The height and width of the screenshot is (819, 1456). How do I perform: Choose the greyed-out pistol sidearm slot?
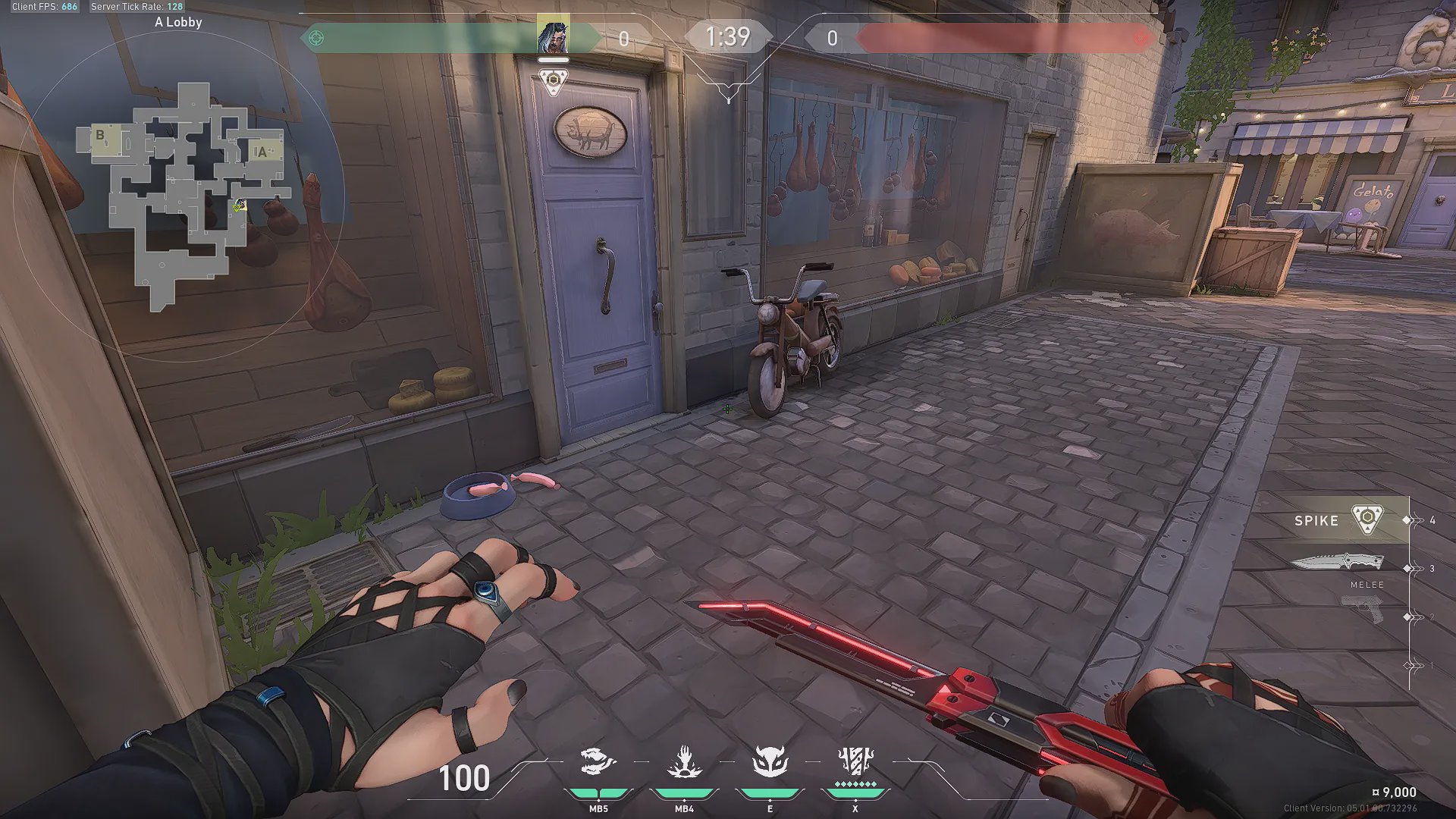pos(1362,607)
